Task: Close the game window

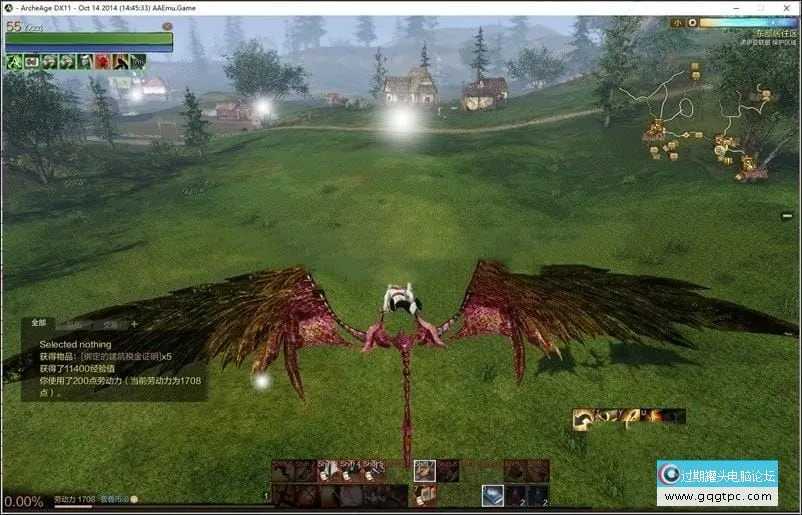Action: tap(783, 8)
